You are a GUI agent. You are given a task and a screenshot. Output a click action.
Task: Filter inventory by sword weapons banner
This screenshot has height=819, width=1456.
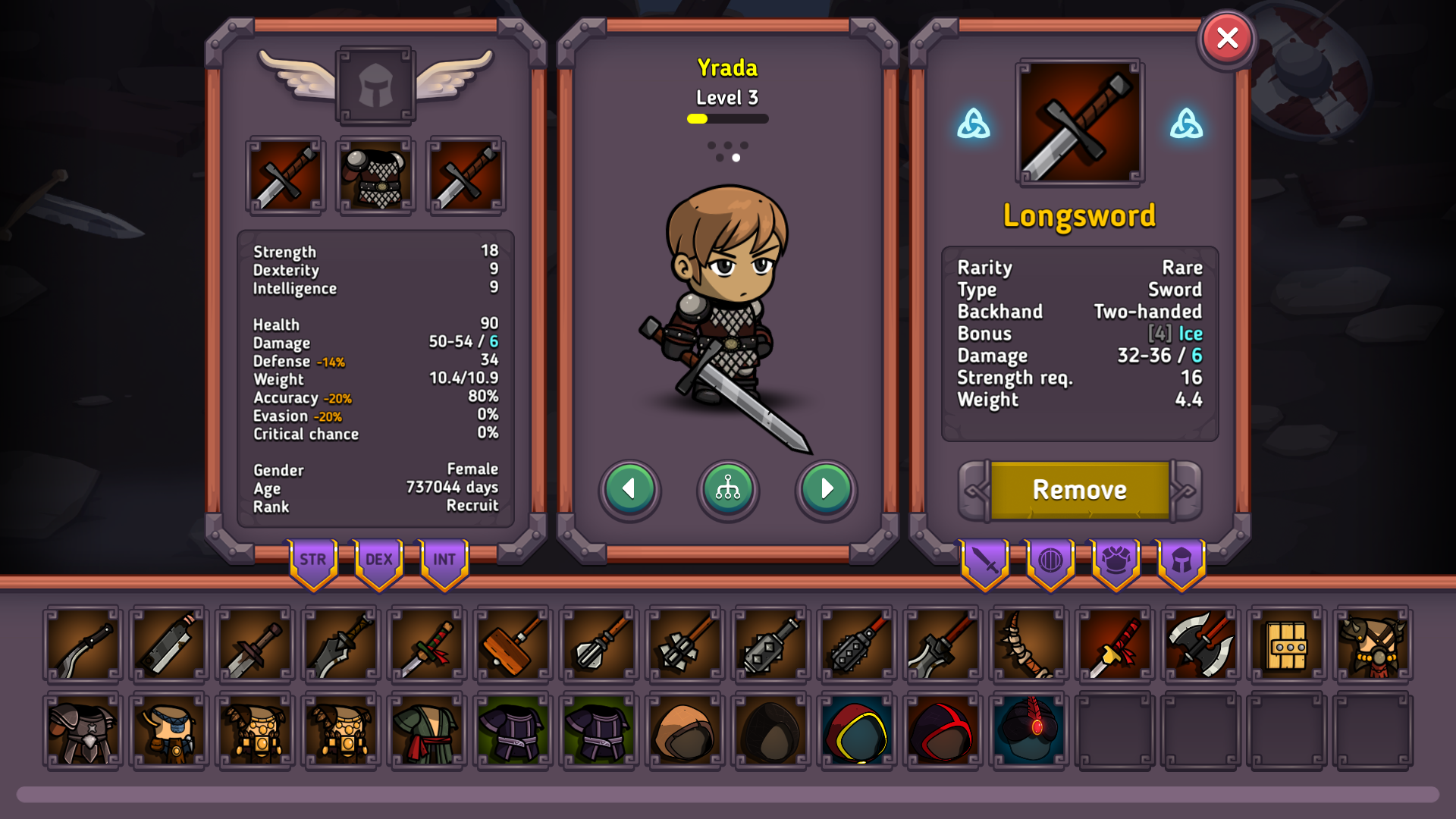click(985, 561)
